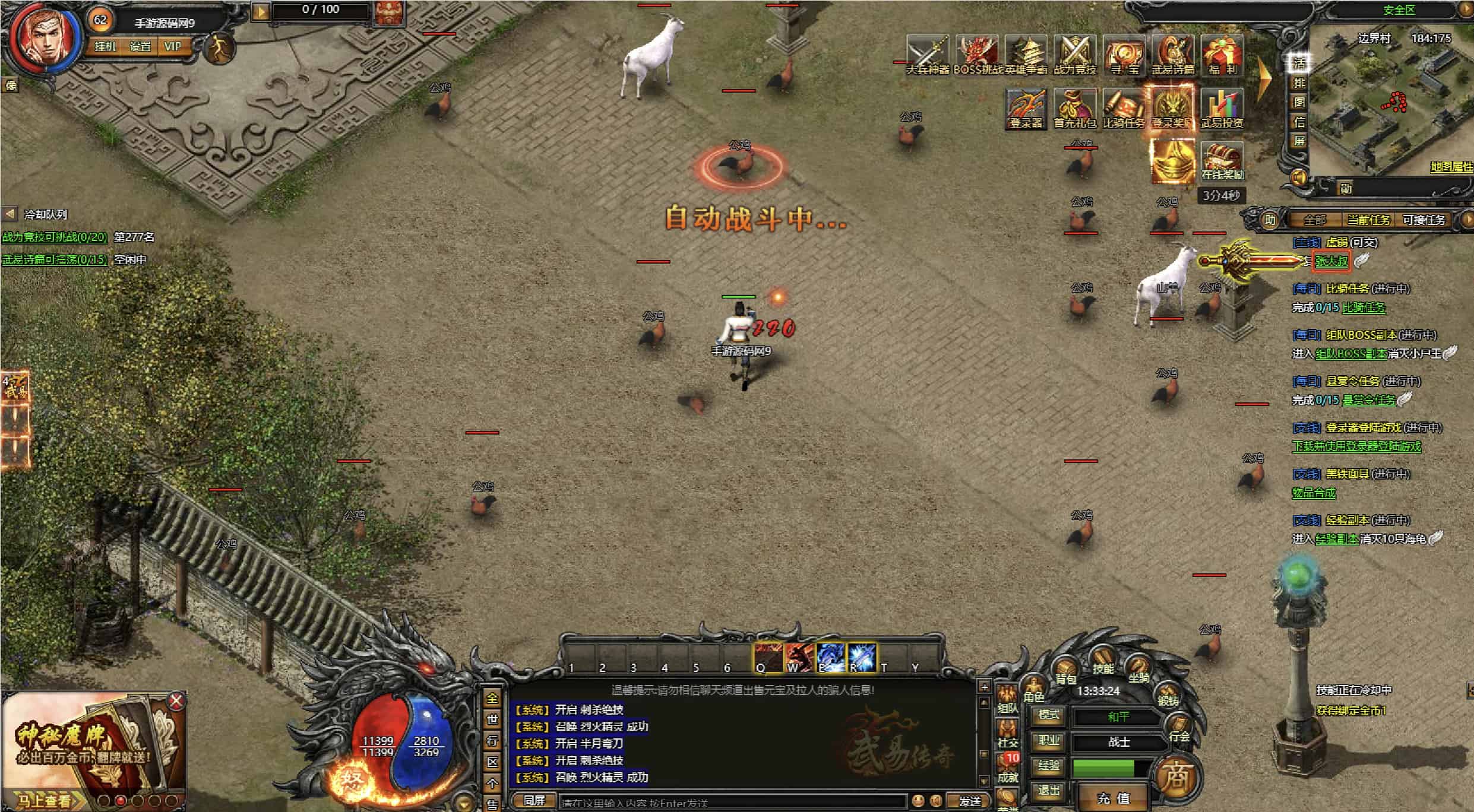Open the VIP panel
This screenshot has height=812, width=1474.
tap(173, 46)
